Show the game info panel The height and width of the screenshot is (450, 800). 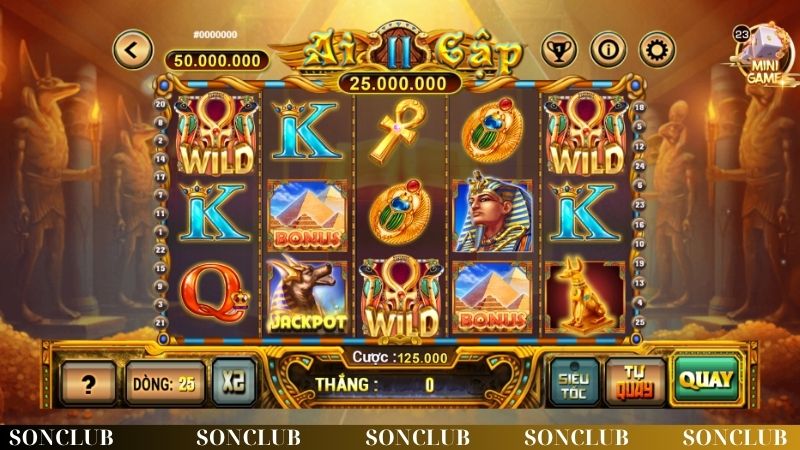[606, 47]
